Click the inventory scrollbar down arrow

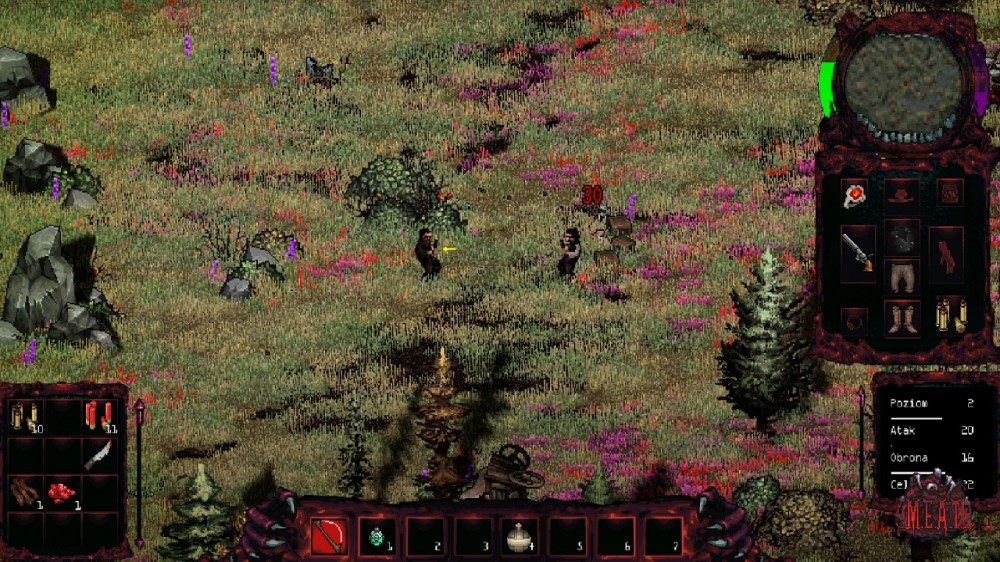(139, 540)
